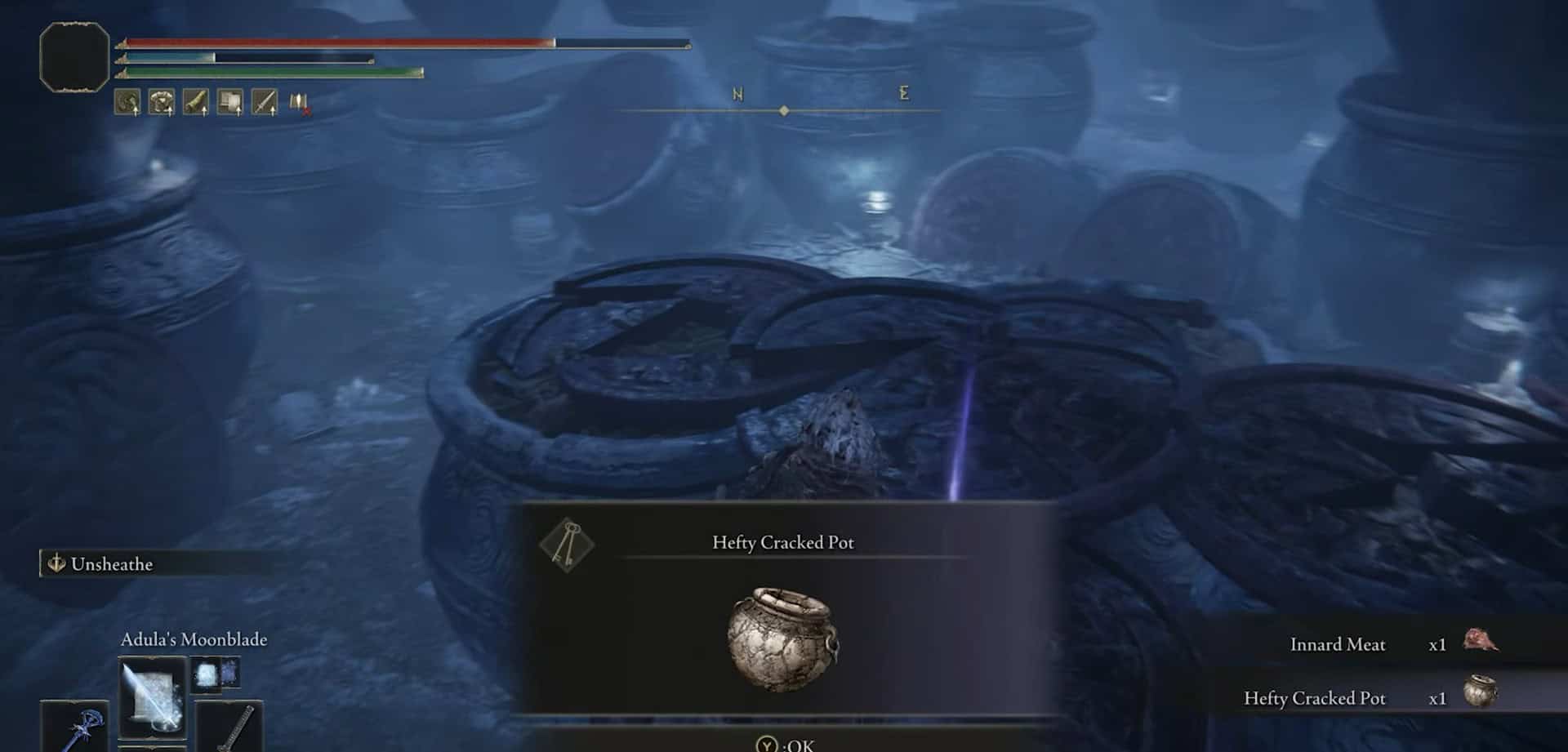Click the blue staff weapon slot
This screenshot has height=752, width=1568.
[x=76, y=726]
